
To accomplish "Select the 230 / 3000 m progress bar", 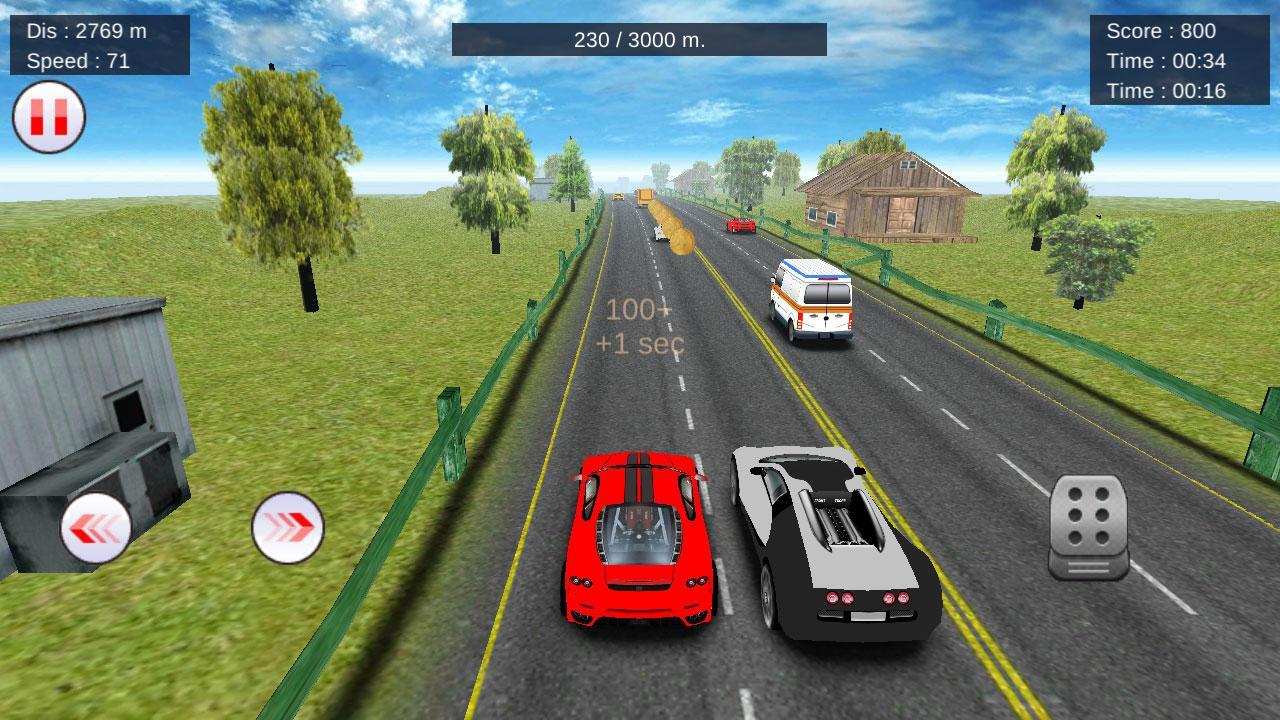I will (x=640, y=42).
